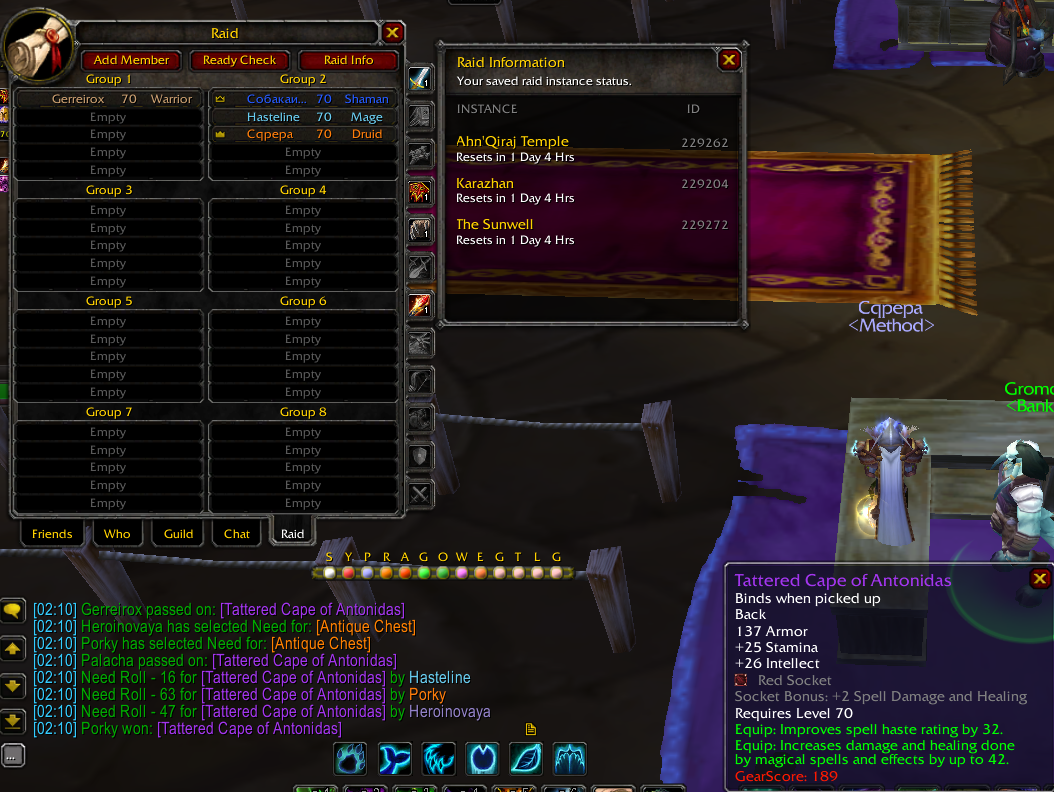Select Hasteline the Mage raid member

303,117
